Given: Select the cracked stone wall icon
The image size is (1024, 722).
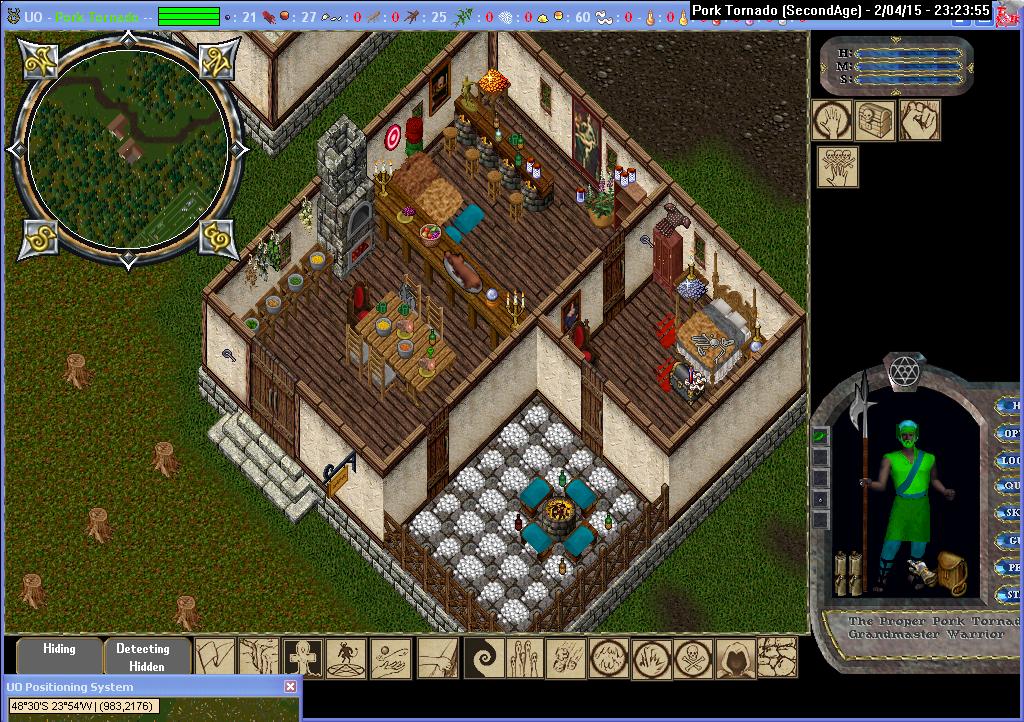Looking at the screenshot, I should point(778,659).
